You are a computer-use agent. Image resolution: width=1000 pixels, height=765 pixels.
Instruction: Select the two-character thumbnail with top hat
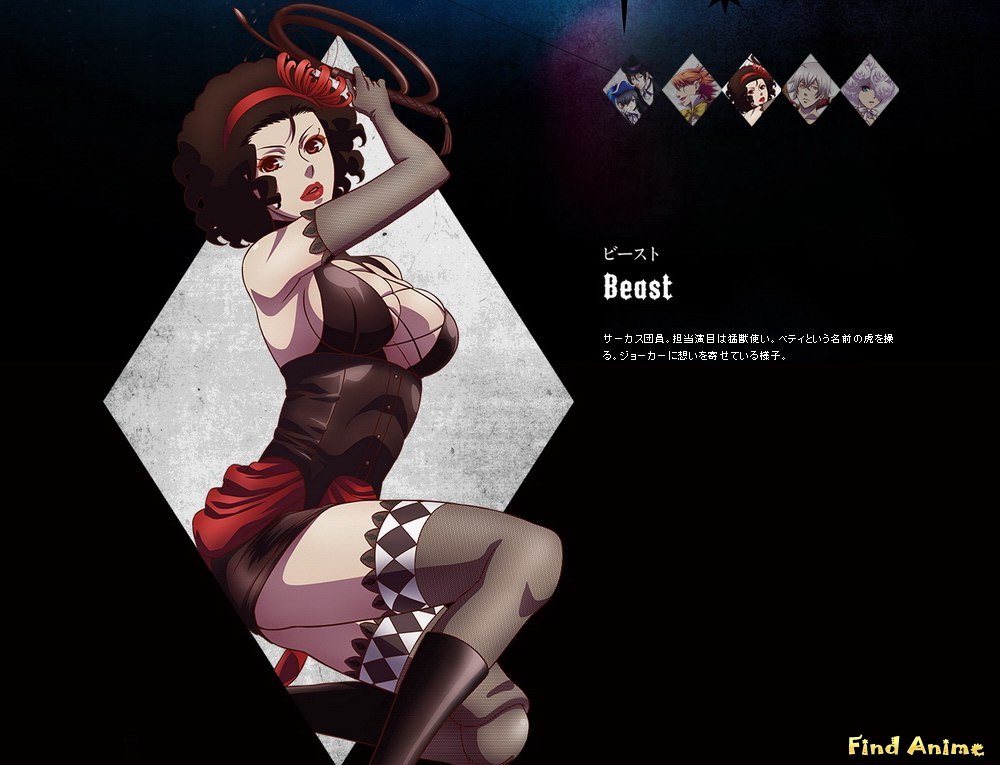point(631,90)
